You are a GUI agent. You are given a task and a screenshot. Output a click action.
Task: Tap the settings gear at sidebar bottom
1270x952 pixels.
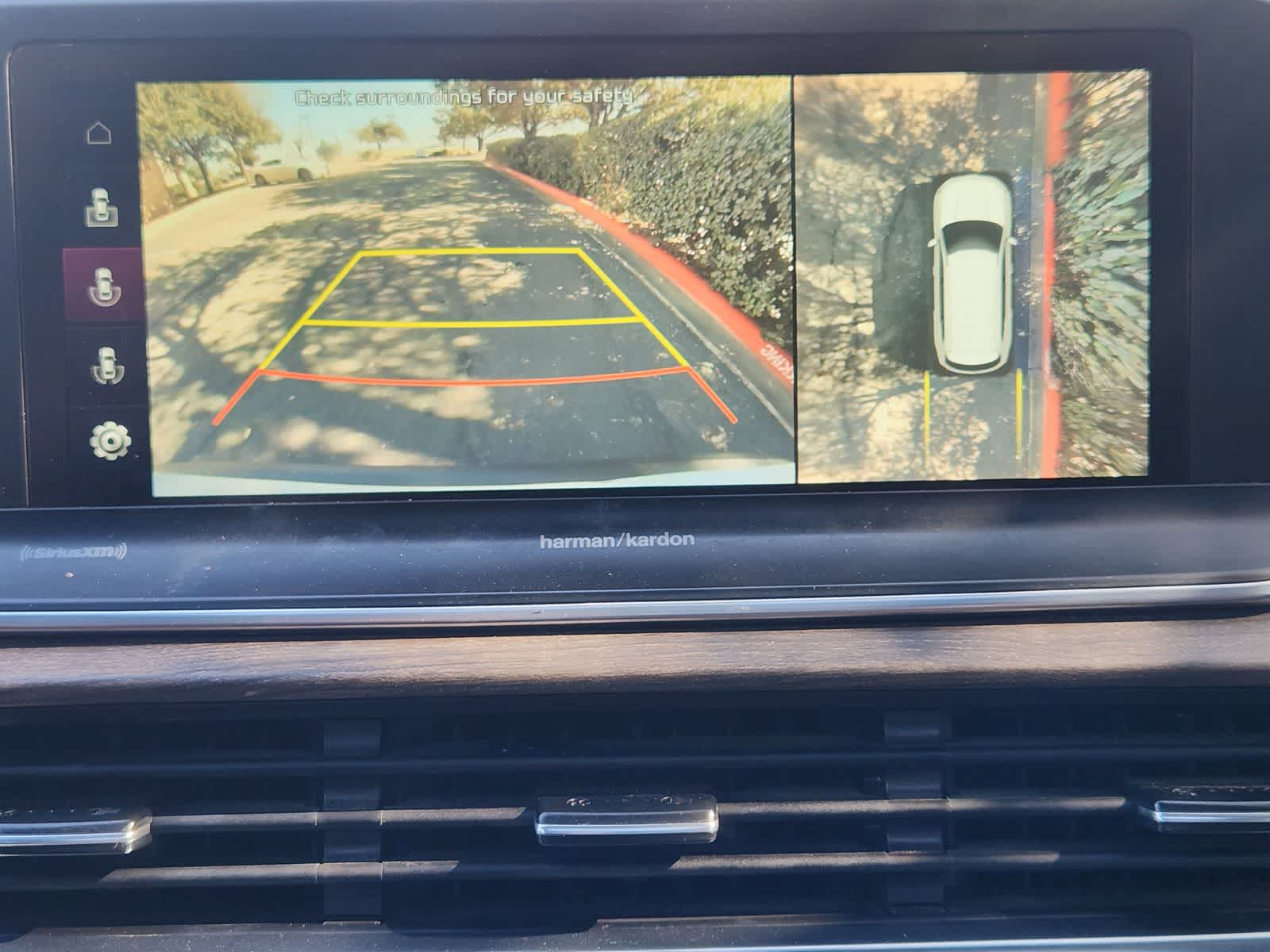(x=109, y=438)
